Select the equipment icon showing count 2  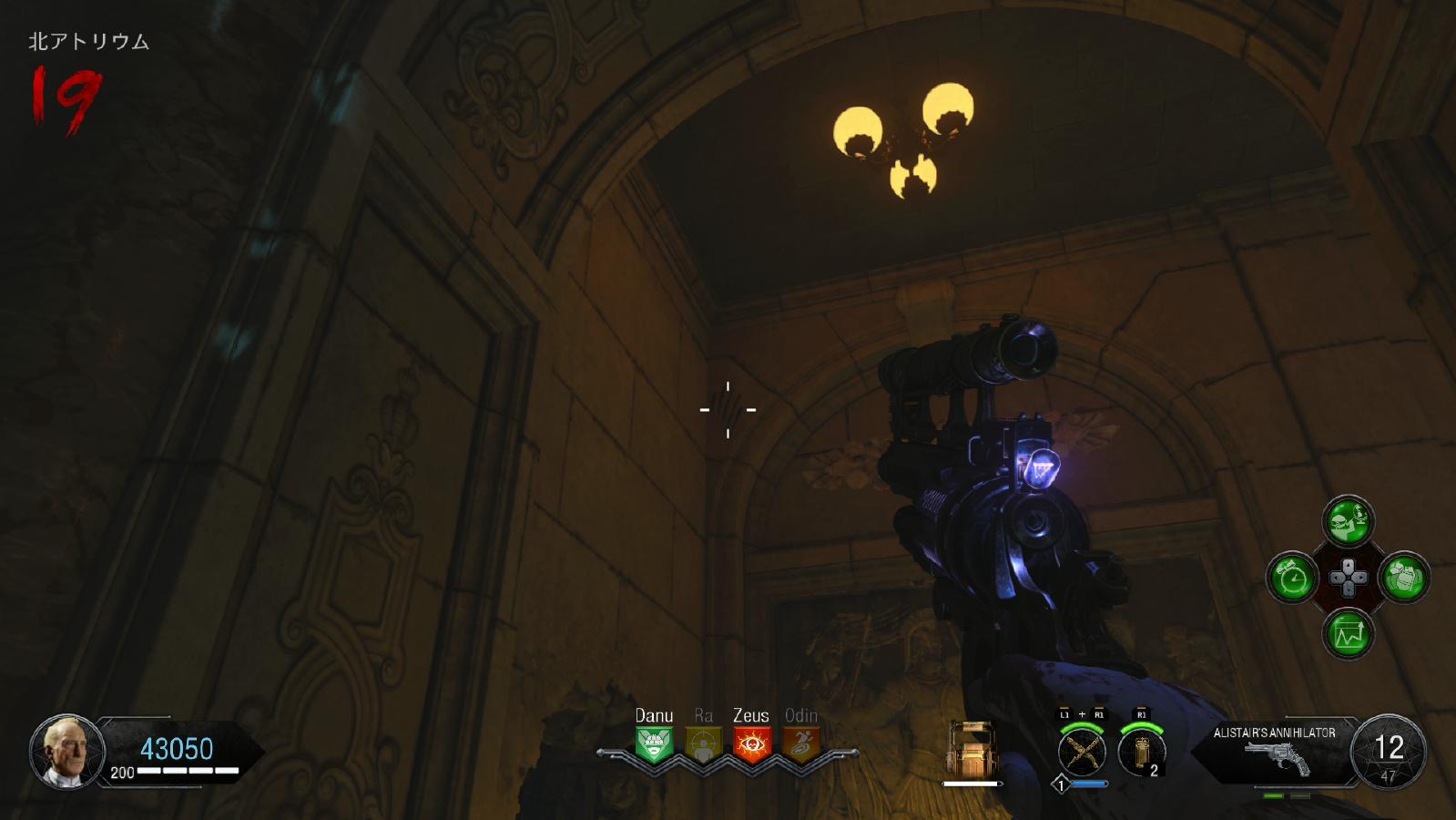(x=1141, y=752)
